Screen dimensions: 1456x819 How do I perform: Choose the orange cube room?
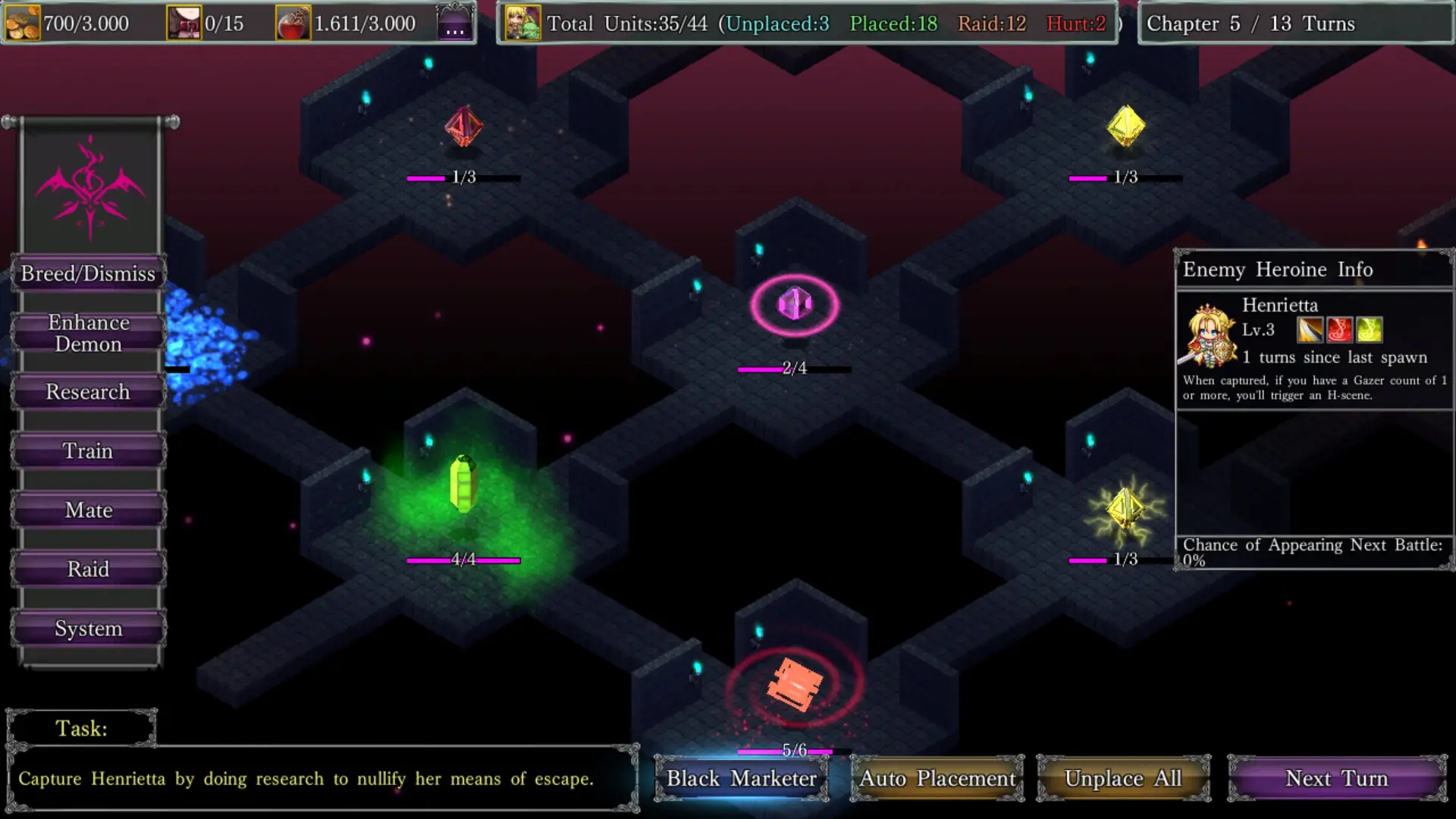point(794,685)
